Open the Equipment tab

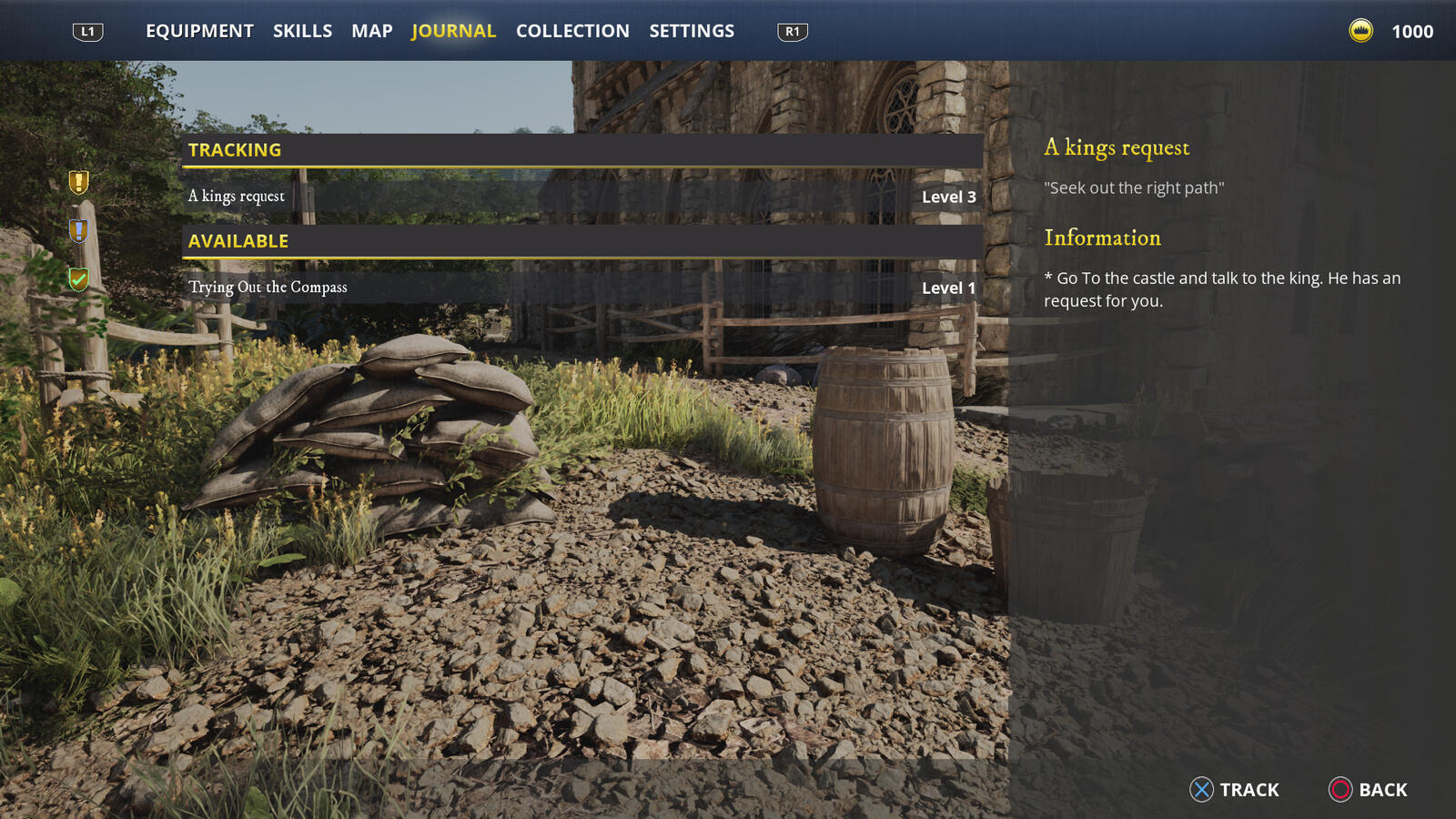[199, 31]
